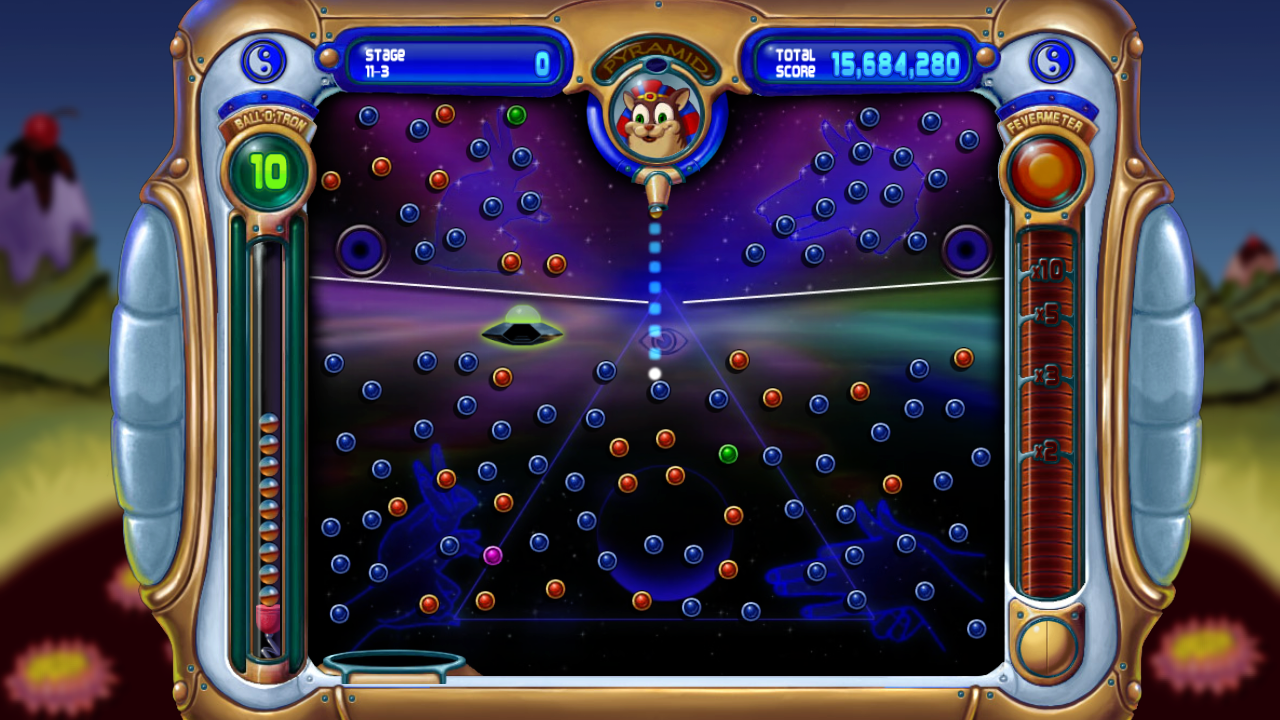The width and height of the screenshot is (1280, 720).
Task: Click the ball launcher cannon
Action: click(657, 195)
